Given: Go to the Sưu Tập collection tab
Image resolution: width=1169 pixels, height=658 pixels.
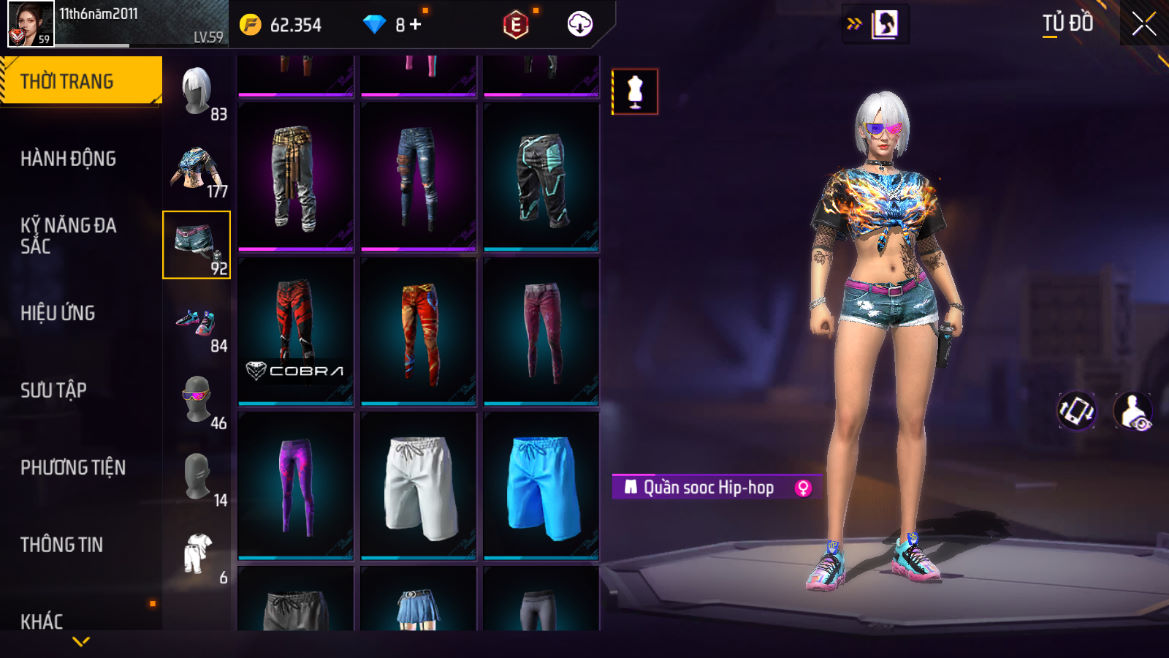Looking at the screenshot, I should 54,390.
